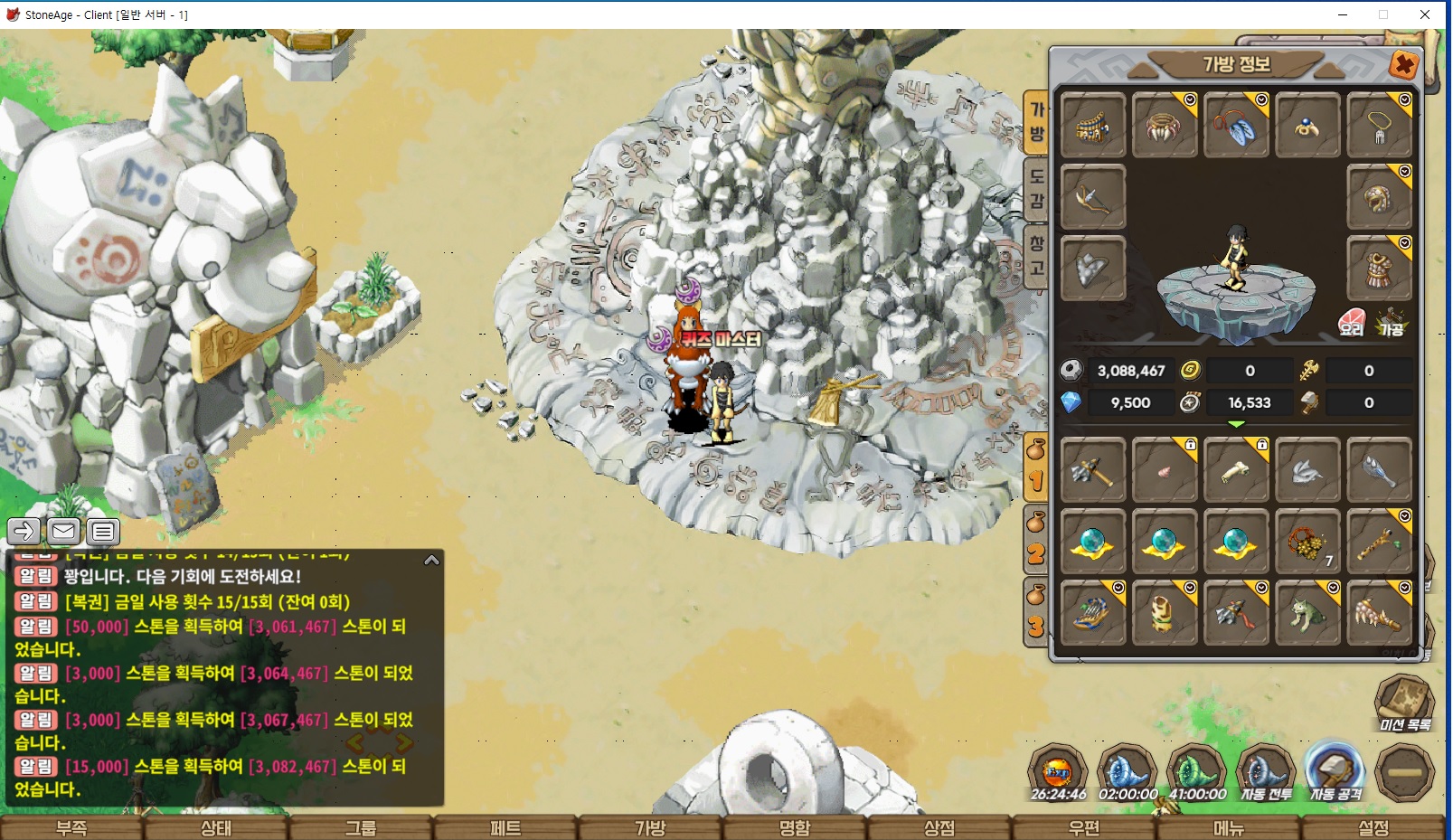
Task: Pick the green cat pet item
Action: click(1307, 613)
